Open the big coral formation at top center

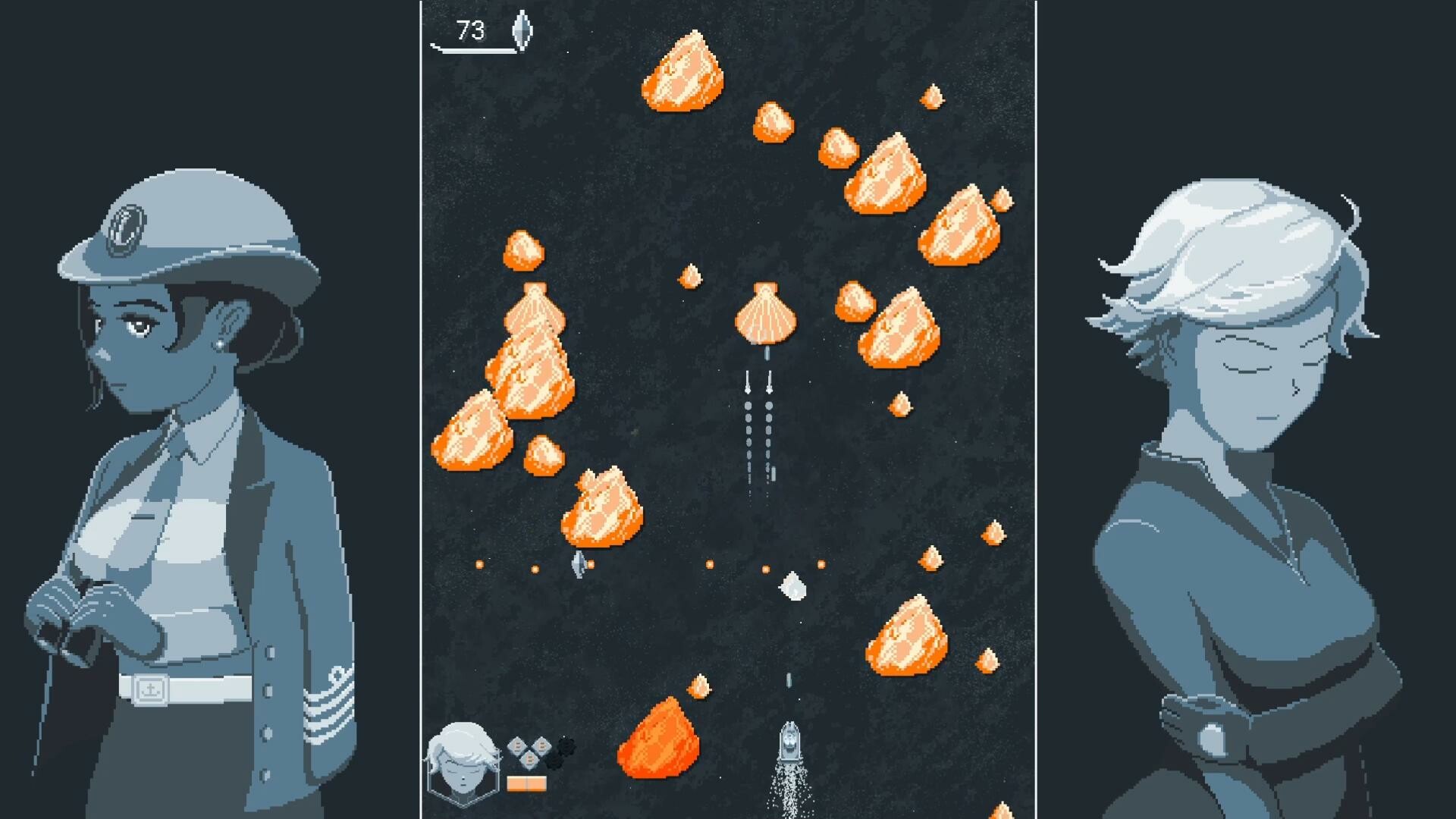coord(683,72)
